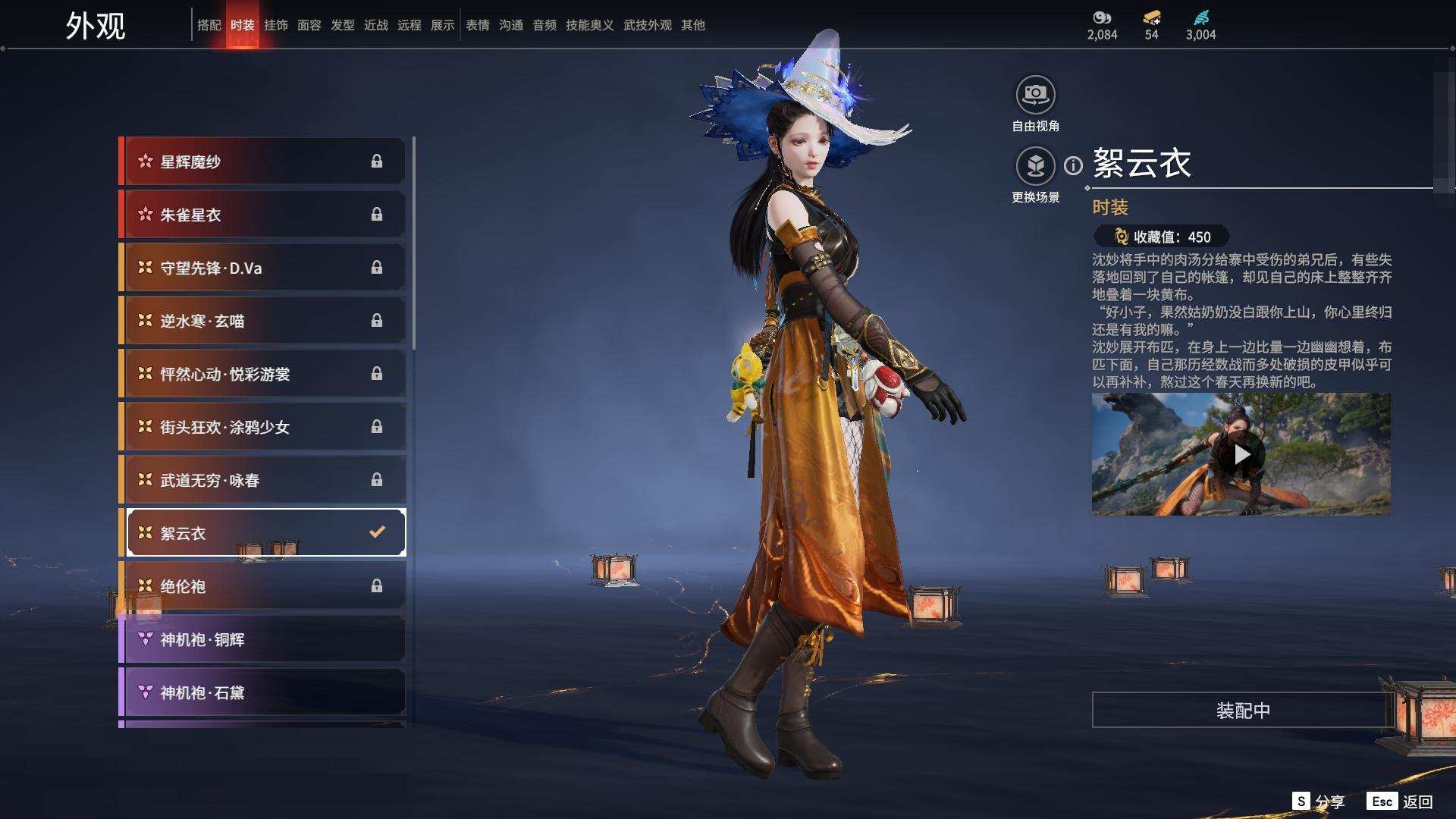
Task: Activate the 自由视角 camera button
Action: pos(1035,96)
